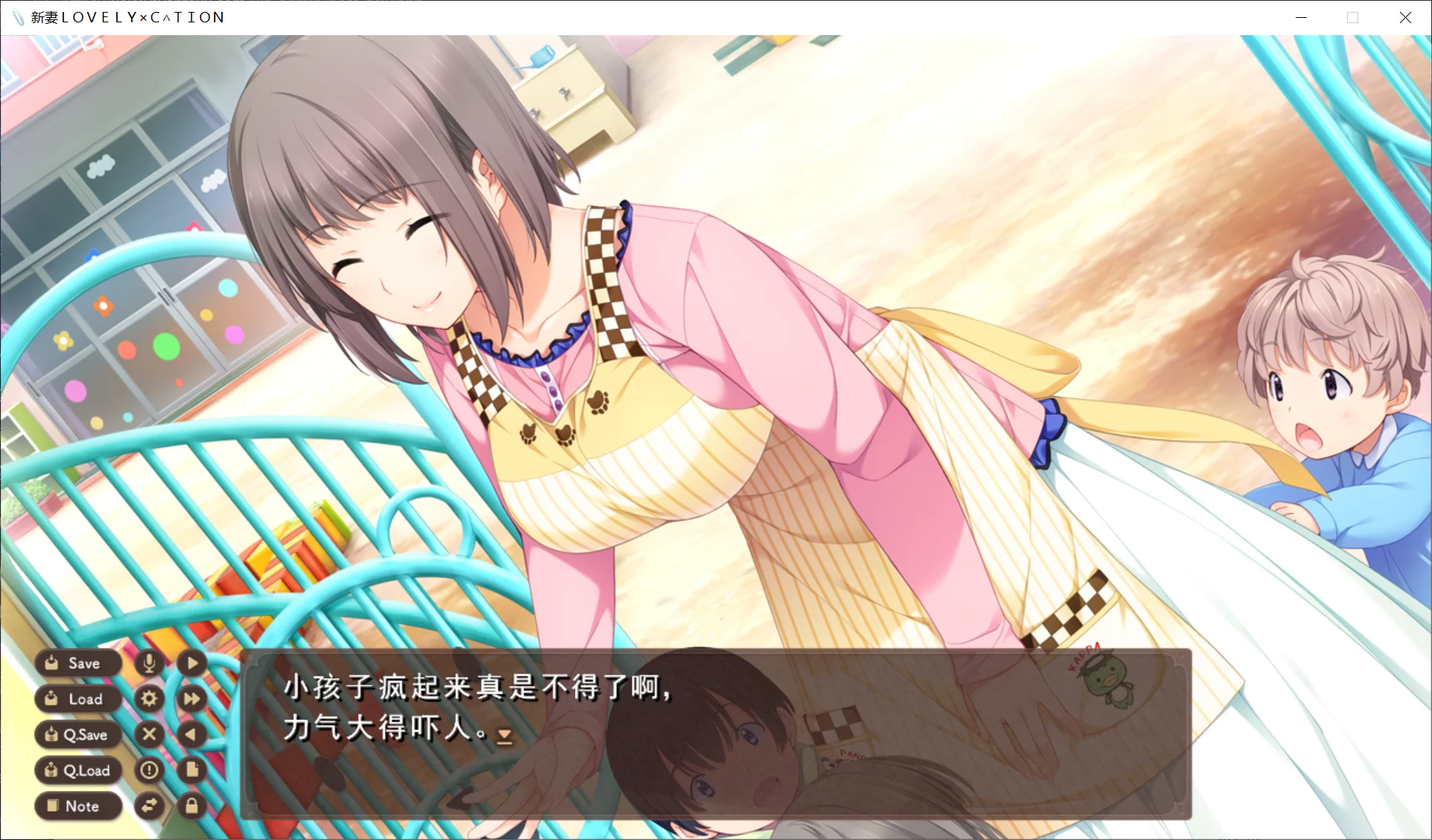
Task: Toggle the screen lock padlock icon
Action: coord(192,806)
